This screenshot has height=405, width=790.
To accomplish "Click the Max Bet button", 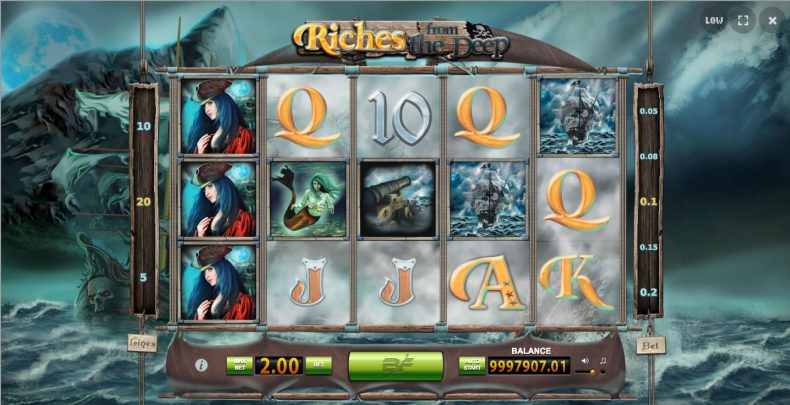I will point(238,365).
